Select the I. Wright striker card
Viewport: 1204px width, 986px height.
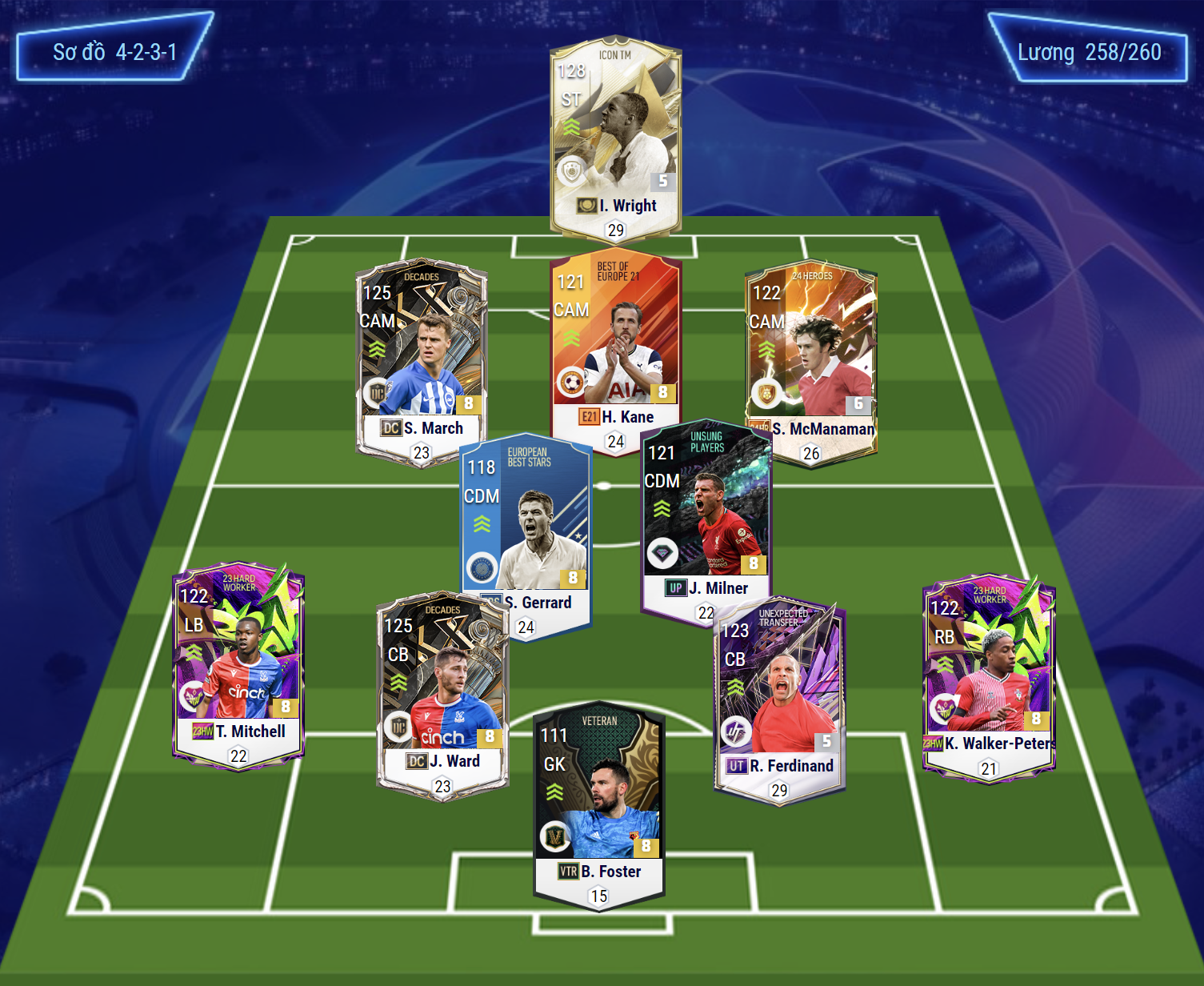pyautogui.click(x=615, y=136)
